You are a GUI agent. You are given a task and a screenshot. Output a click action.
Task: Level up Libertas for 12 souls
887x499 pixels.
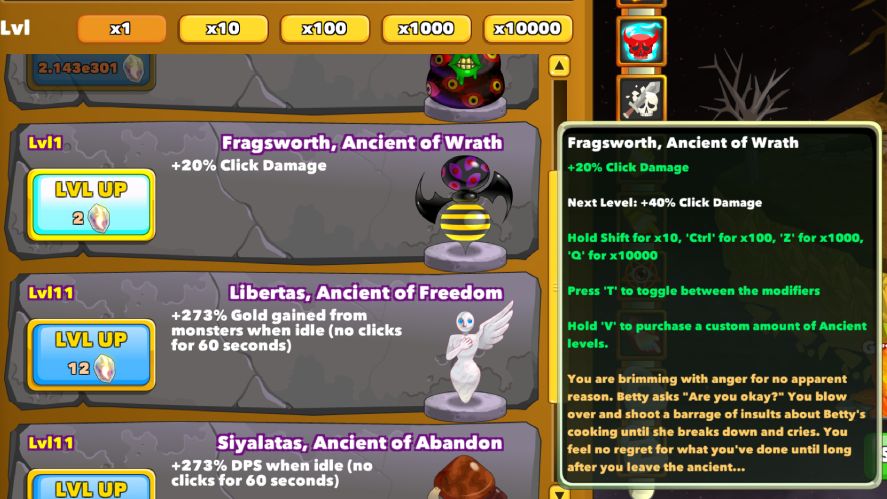pos(91,354)
